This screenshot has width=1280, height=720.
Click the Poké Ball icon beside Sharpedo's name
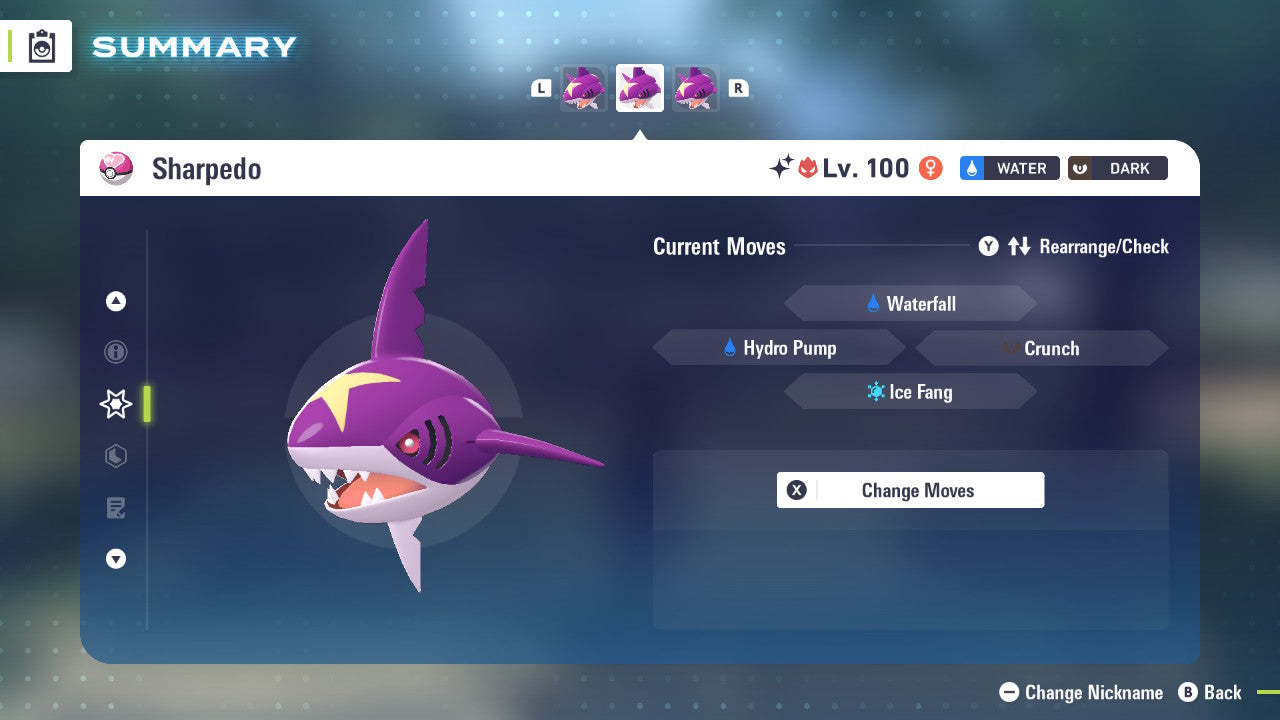click(x=117, y=168)
